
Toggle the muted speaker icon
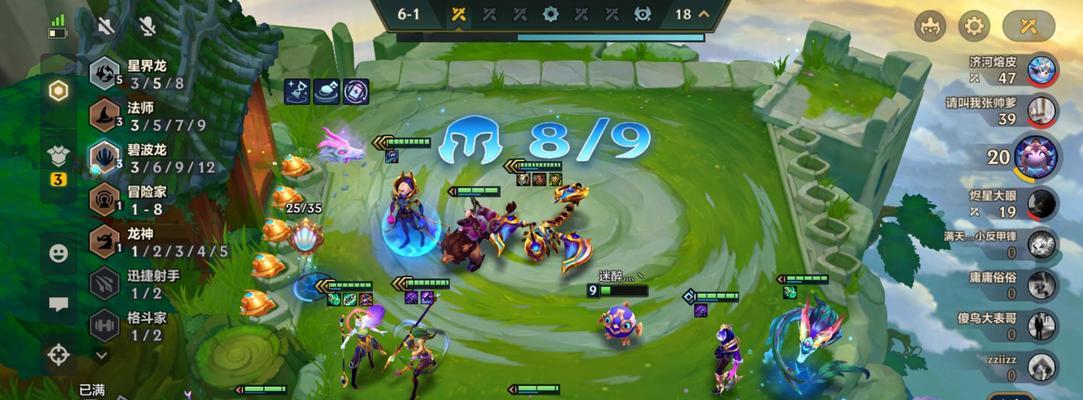coord(106,26)
